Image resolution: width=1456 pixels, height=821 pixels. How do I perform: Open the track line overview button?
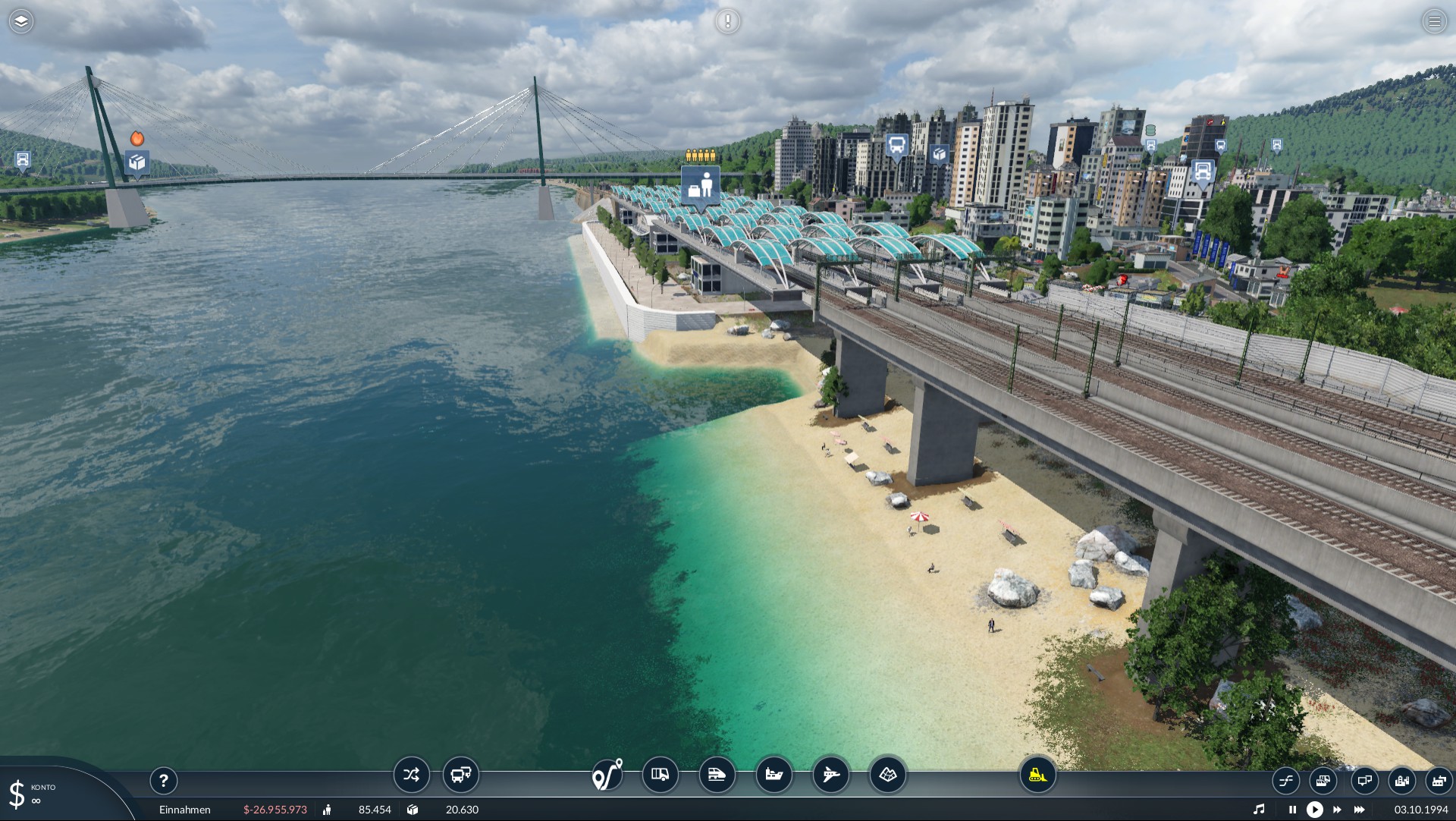pos(1285,780)
